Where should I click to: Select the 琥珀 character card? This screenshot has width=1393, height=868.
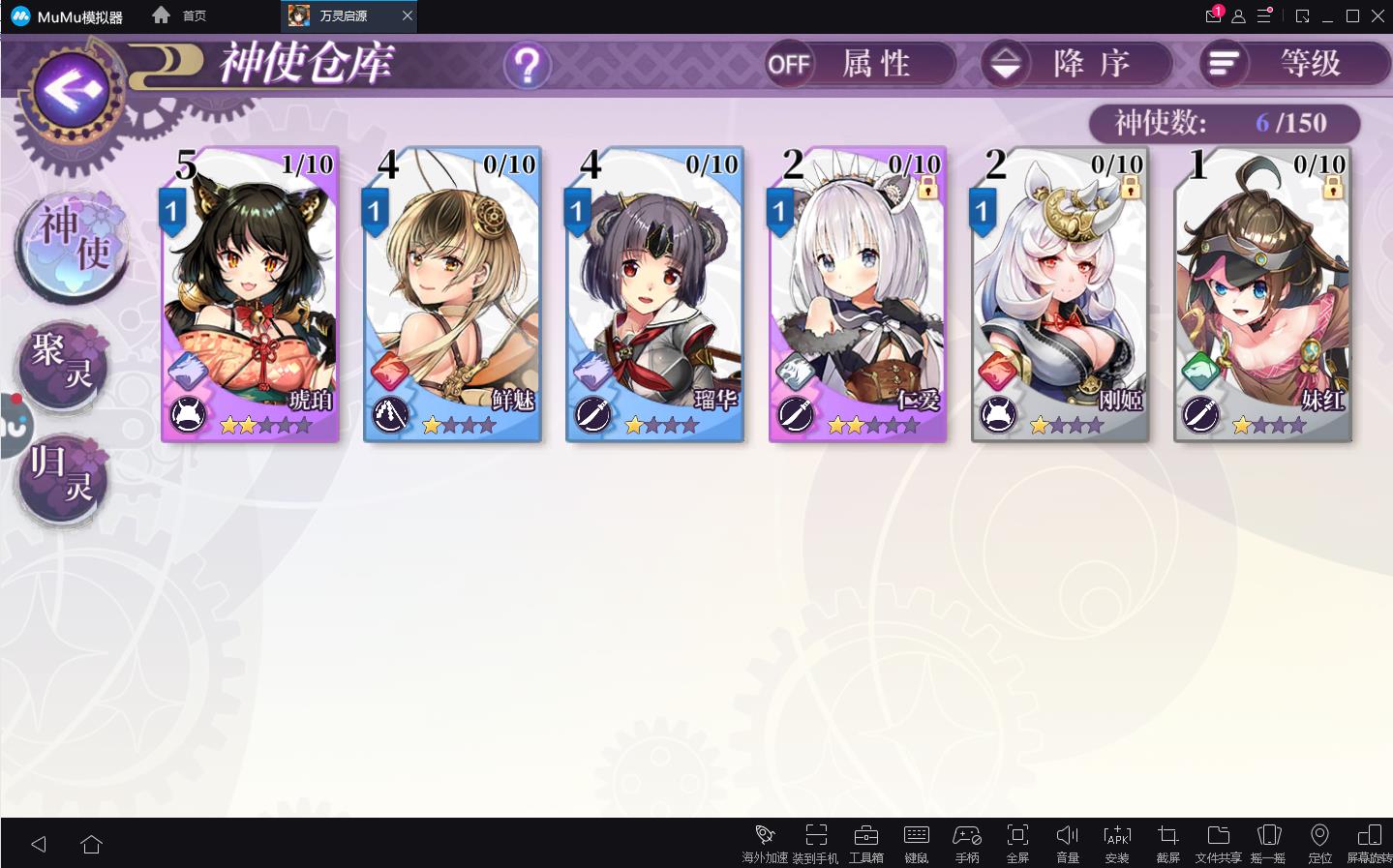251,295
